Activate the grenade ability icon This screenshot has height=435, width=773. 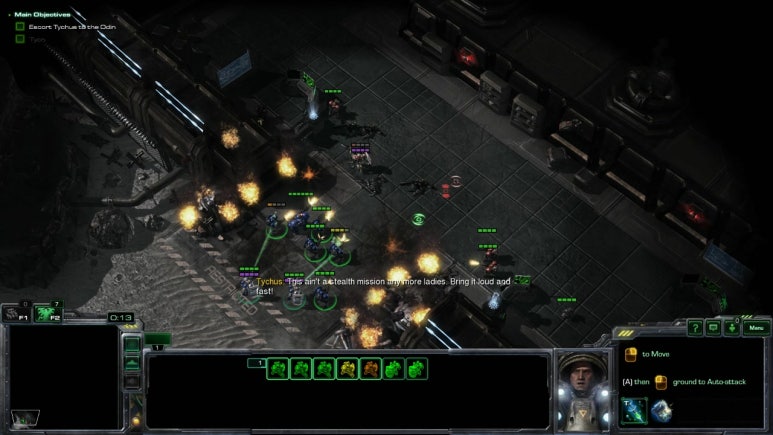click(x=660, y=410)
